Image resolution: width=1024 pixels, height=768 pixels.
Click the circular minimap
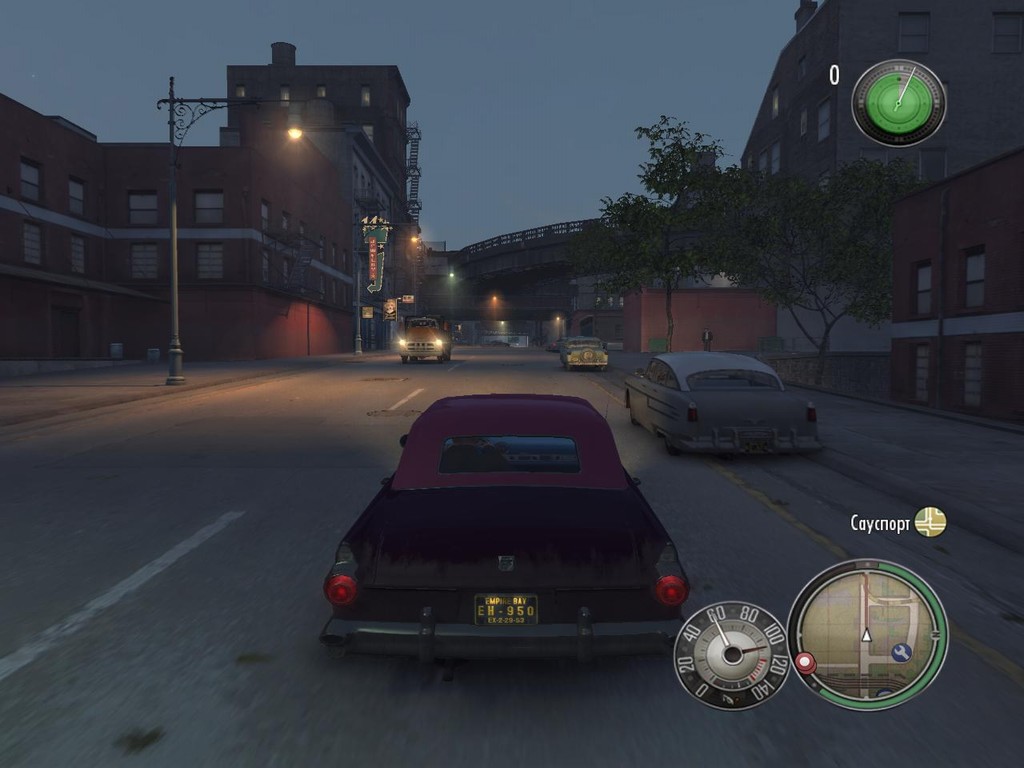(x=867, y=634)
